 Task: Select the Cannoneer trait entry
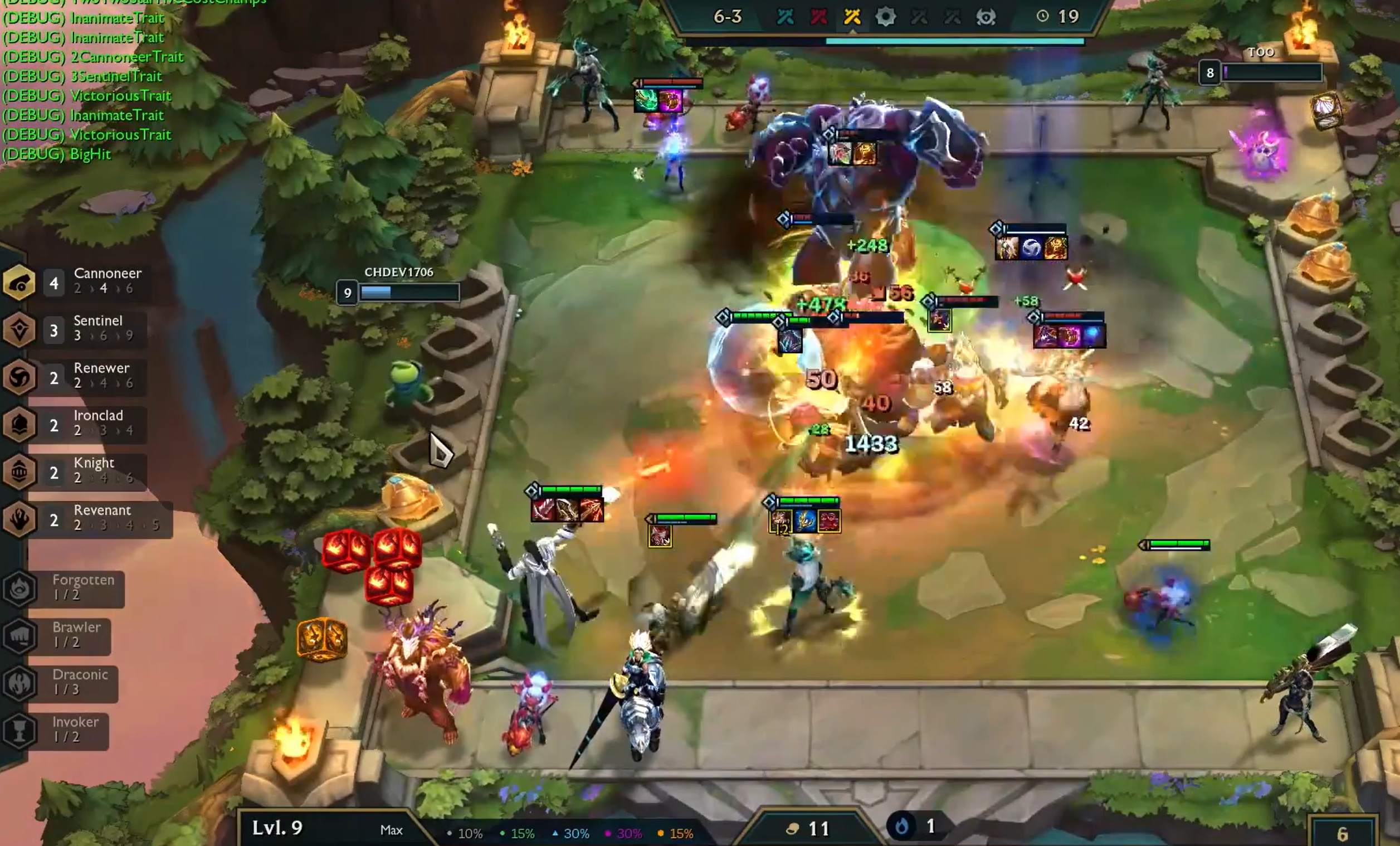click(x=85, y=281)
